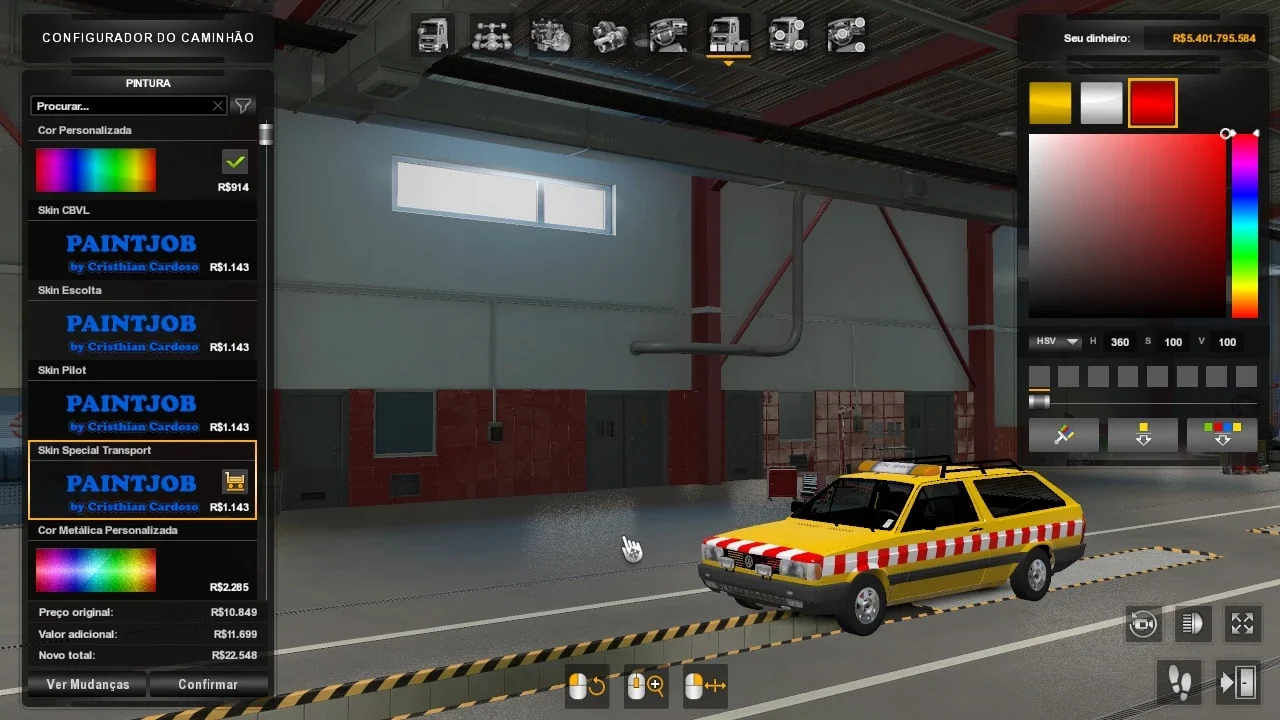Open the engine configuration tab

point(550,36)
